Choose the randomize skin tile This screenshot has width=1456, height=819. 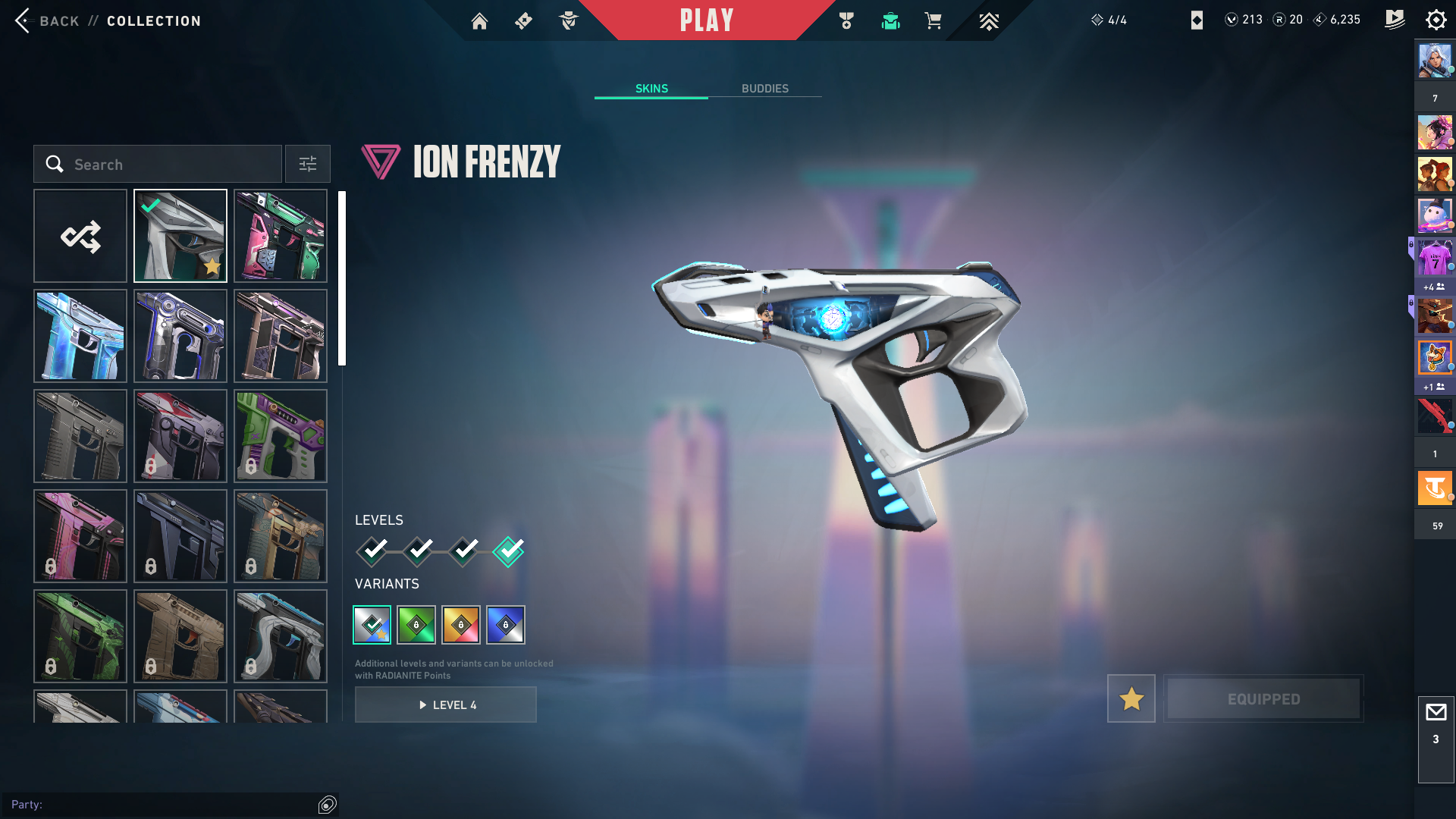80,236
